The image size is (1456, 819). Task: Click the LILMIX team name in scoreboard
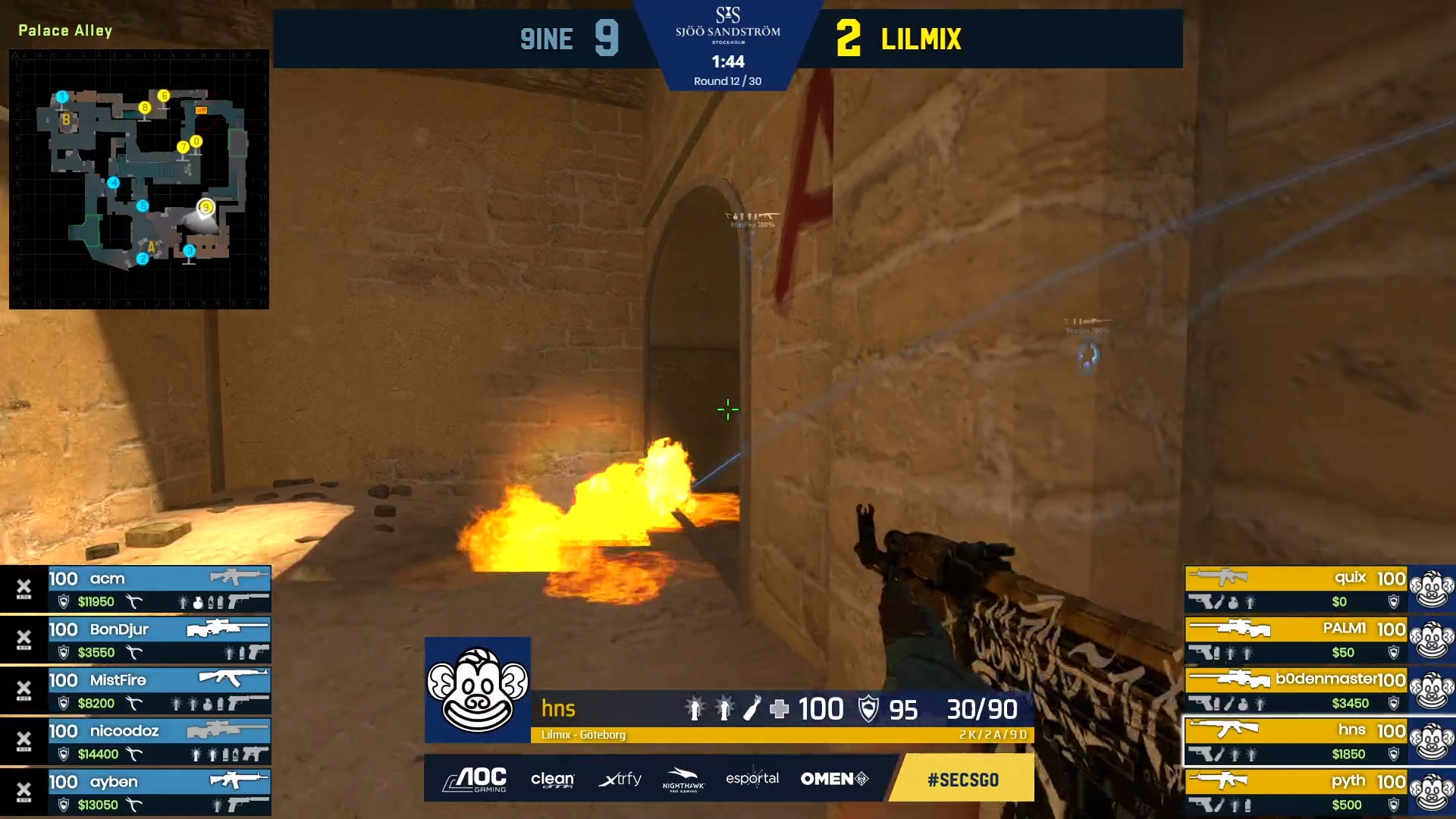pyautogui.click(x=921, y=39)
